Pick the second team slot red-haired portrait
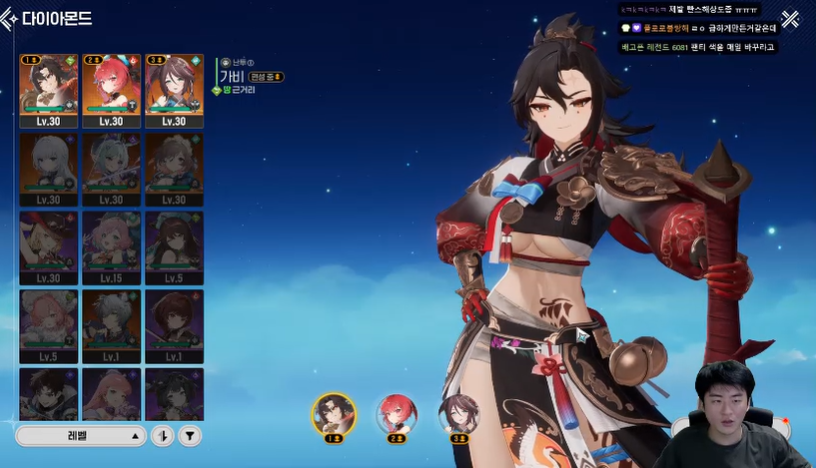Image resolution: width=816 pixels, height=468 pixels. point(396,413)
